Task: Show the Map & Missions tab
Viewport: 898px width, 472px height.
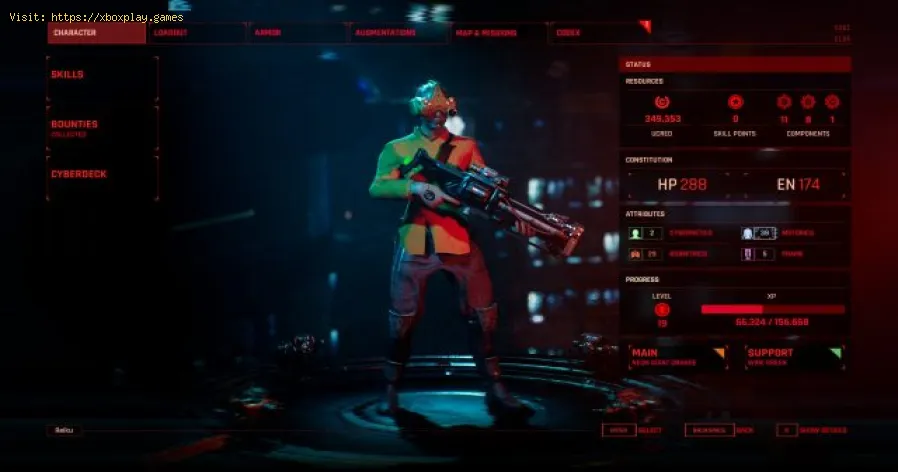Action: point(499,33)
